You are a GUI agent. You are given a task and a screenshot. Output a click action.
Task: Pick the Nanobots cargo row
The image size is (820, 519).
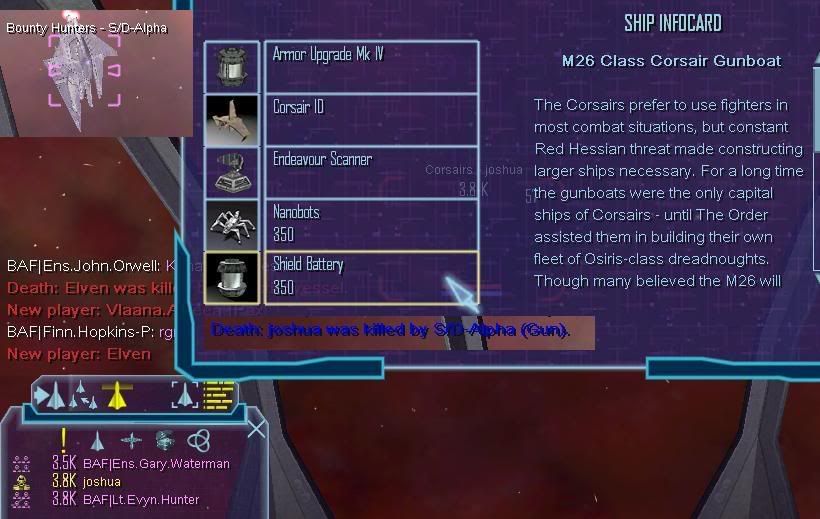[x=370, y=224]
